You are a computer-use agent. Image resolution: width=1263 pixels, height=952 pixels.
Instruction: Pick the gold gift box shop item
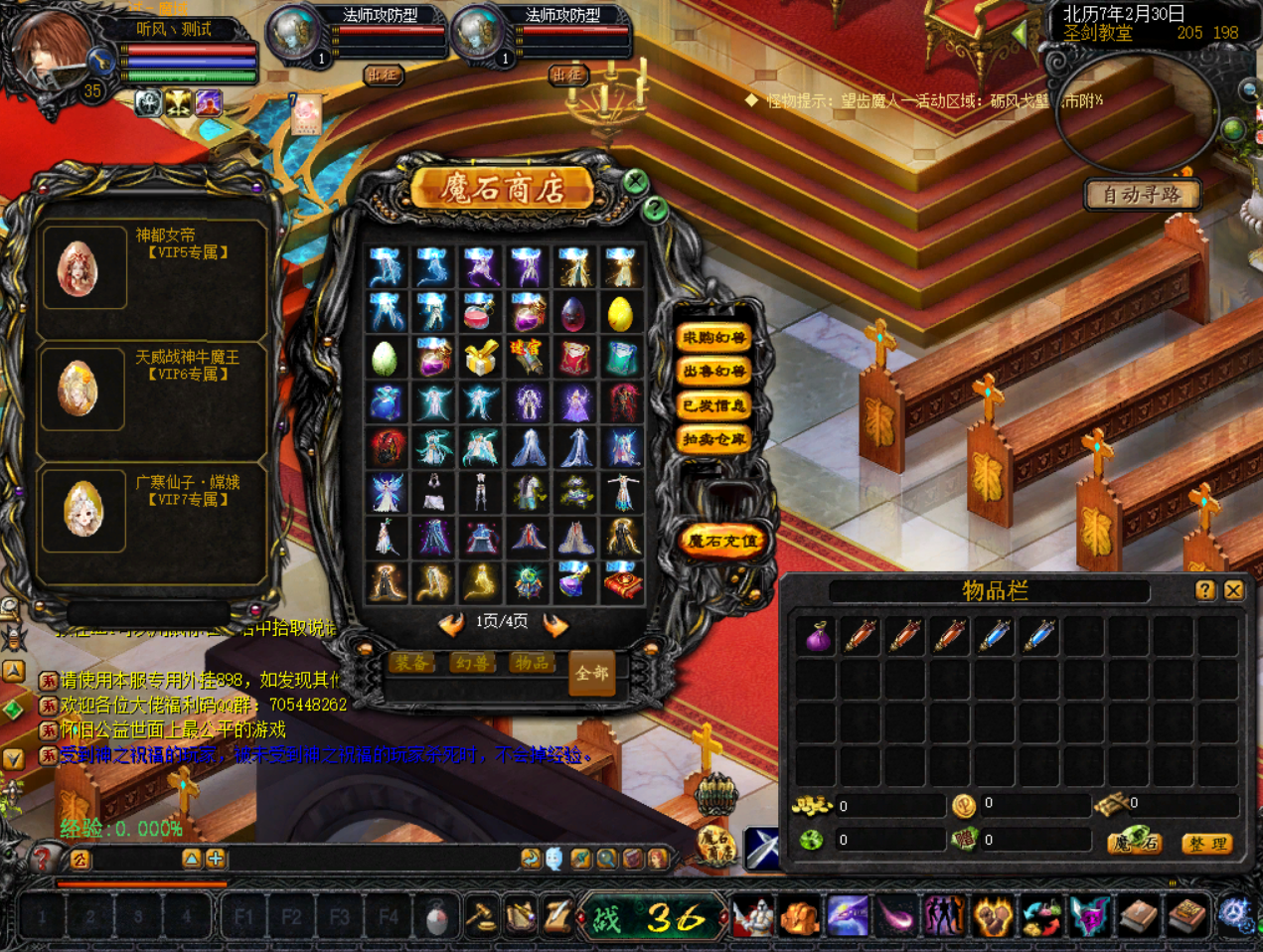(480, 359)
